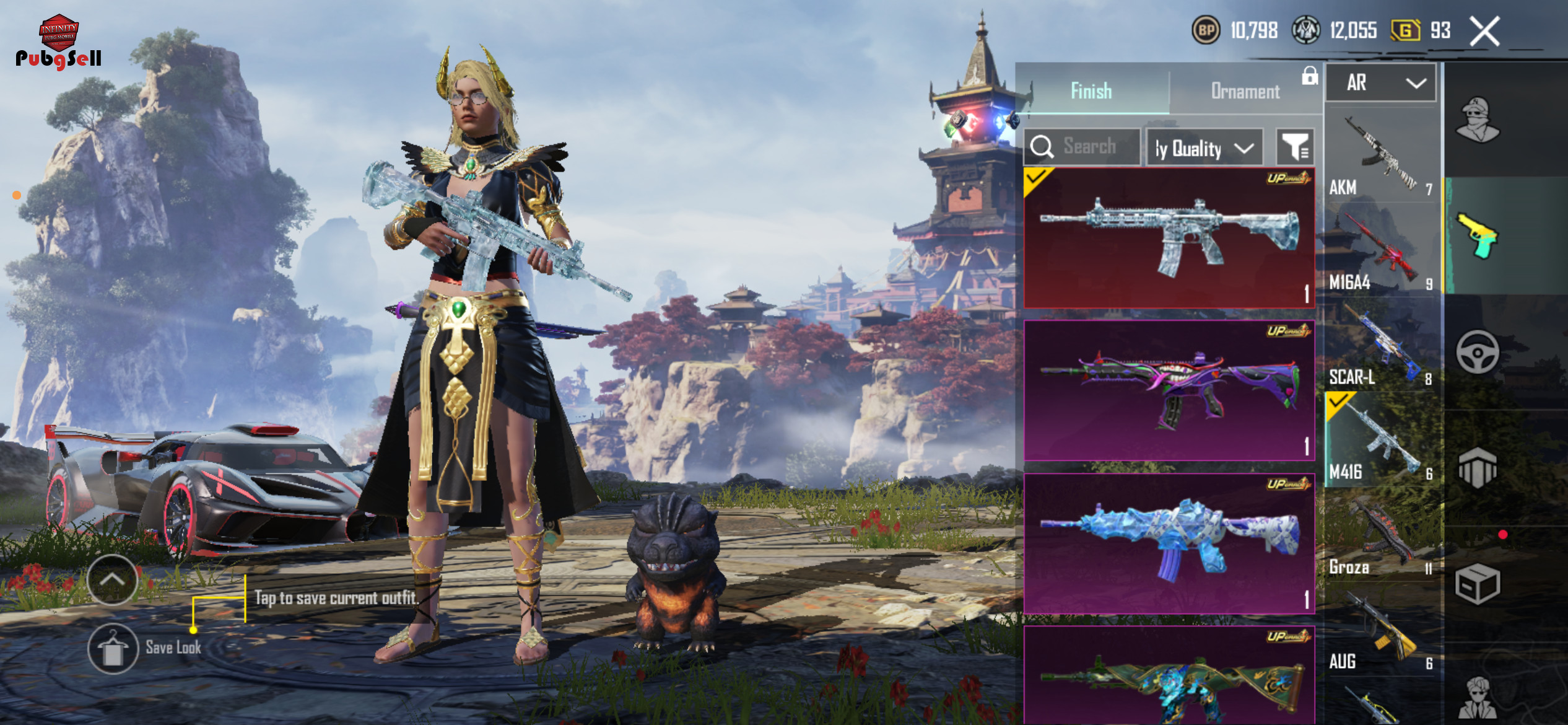Image resolution: width=1568 pixels, height=725 pixels.
Task: Open the vehicle steering wheel category
Action: [1478, 352]
